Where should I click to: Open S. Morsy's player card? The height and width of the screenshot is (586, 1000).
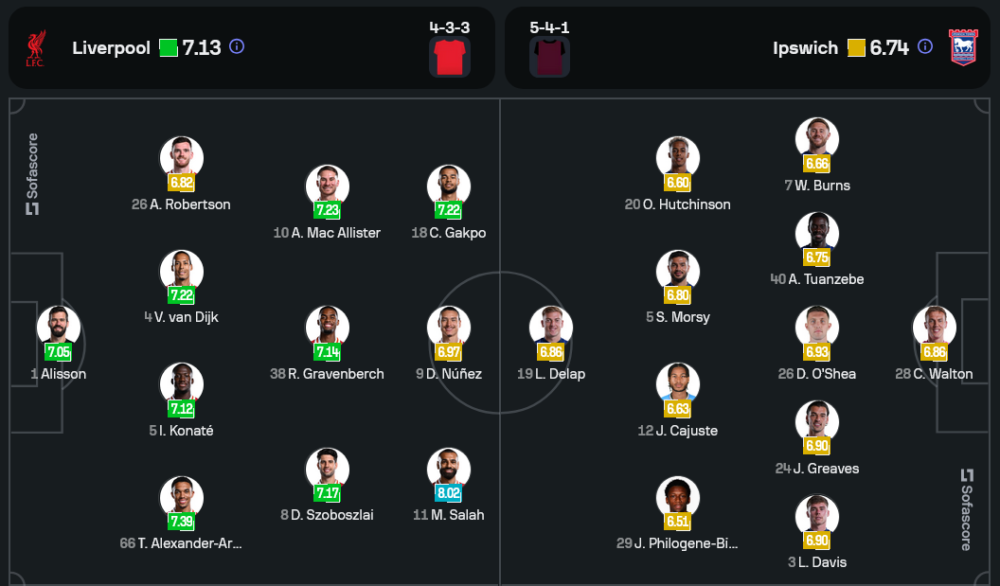[677, 271]
